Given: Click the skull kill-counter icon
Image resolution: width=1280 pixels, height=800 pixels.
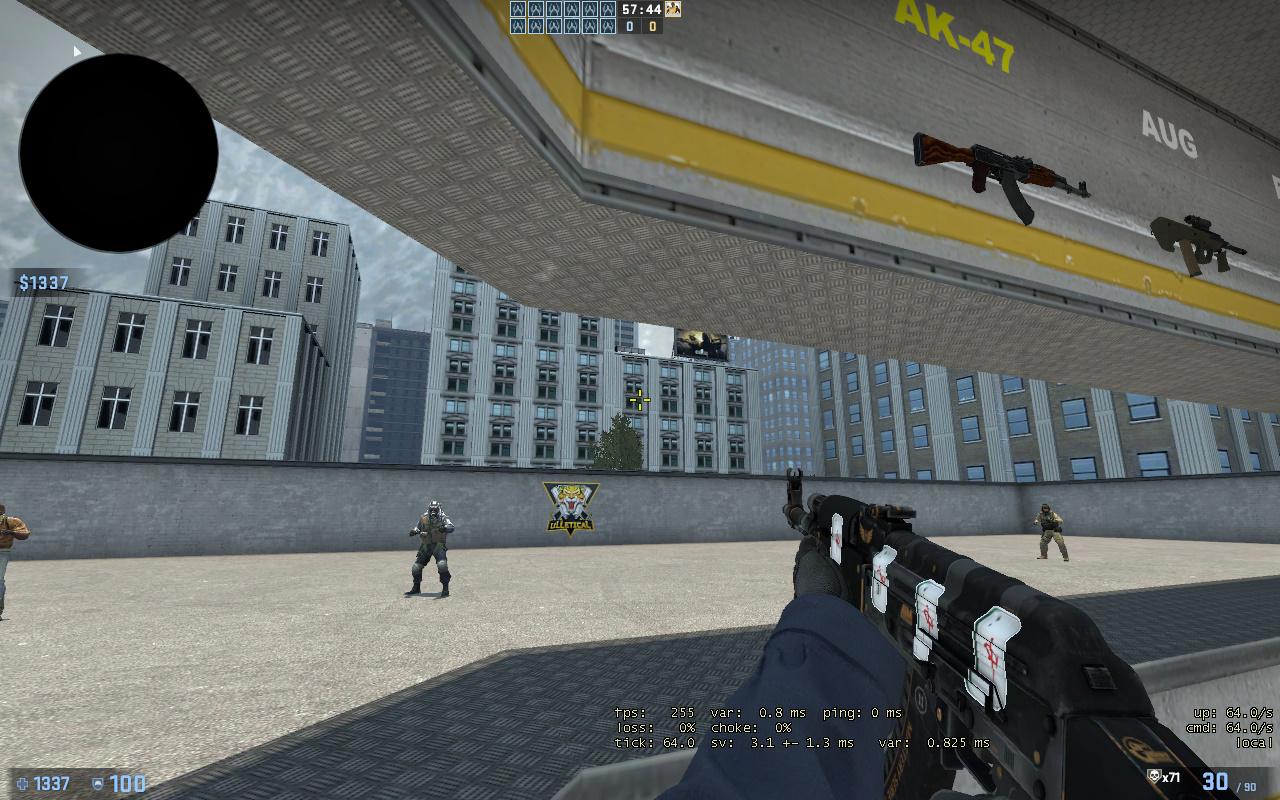Looking at the screenshot, I should tap(1154, 777).
